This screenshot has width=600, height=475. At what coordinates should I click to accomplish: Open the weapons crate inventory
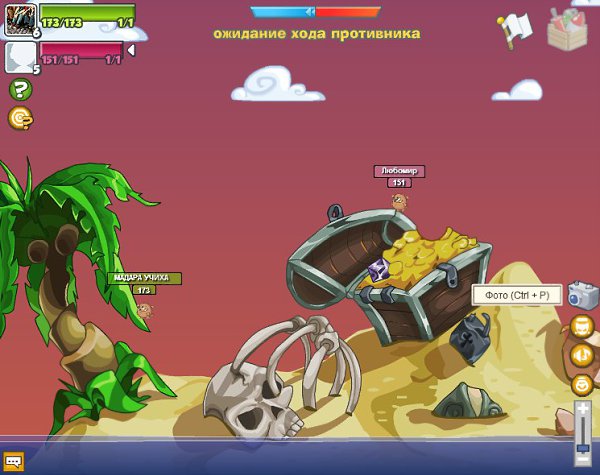568,28
